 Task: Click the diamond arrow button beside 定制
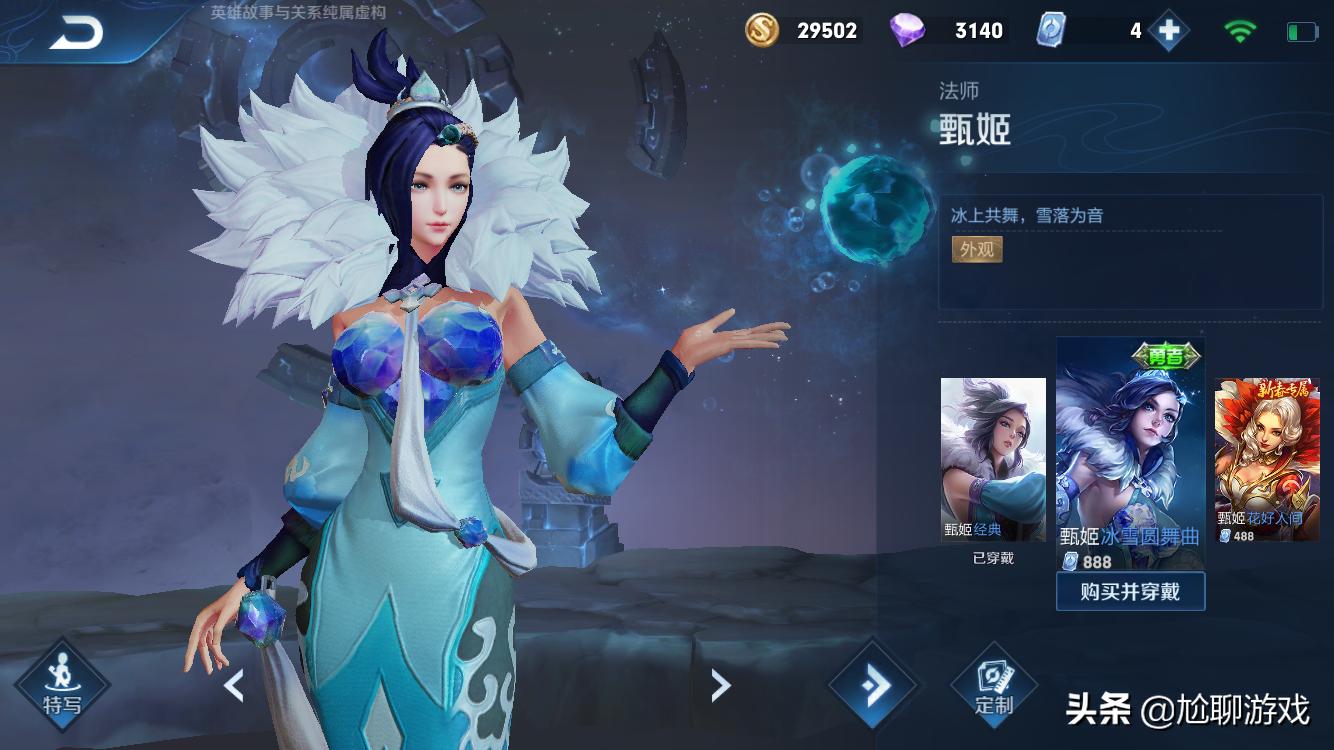(872, 686)
